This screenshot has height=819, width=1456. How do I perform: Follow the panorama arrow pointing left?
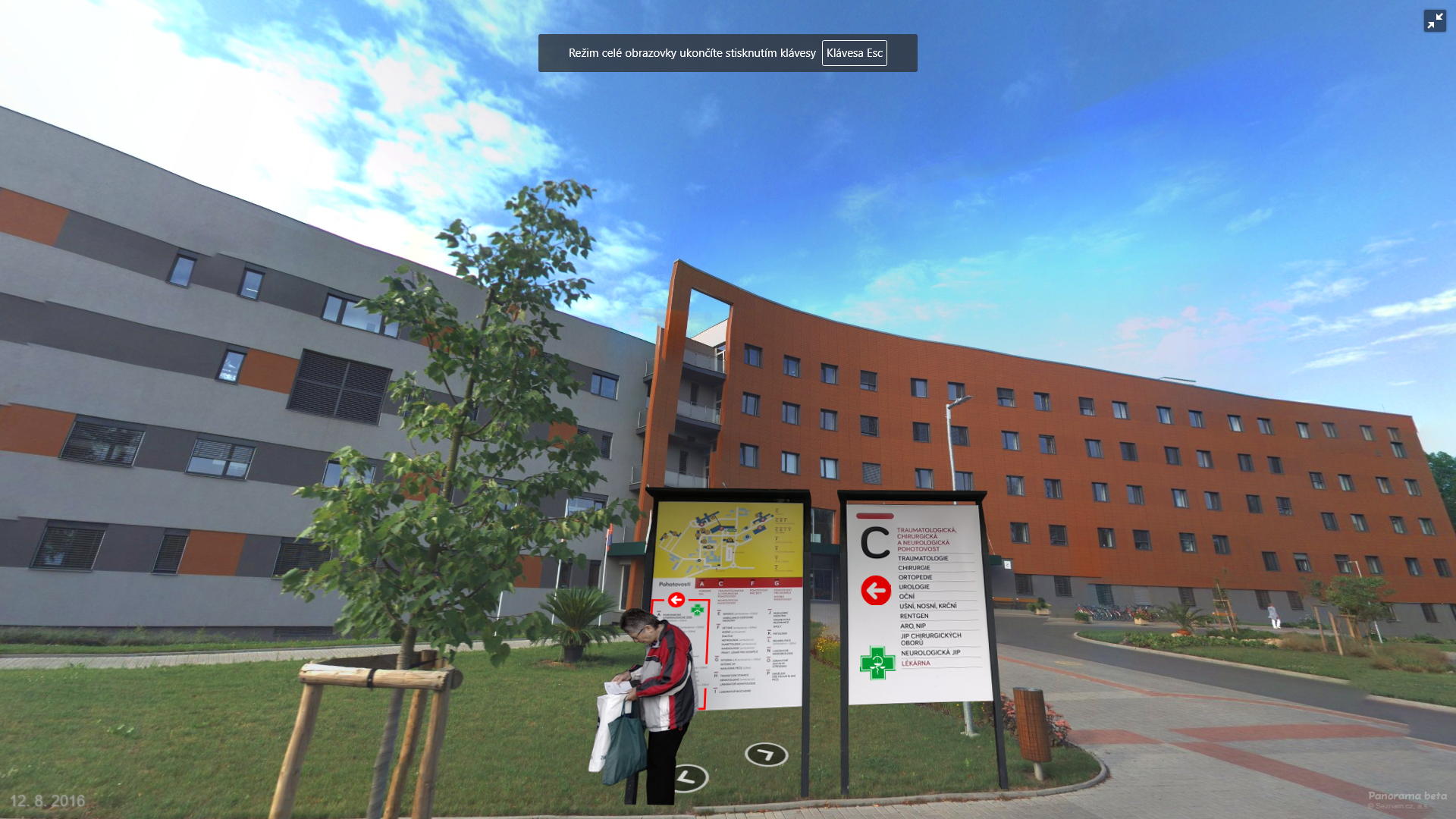pos(687,777)
